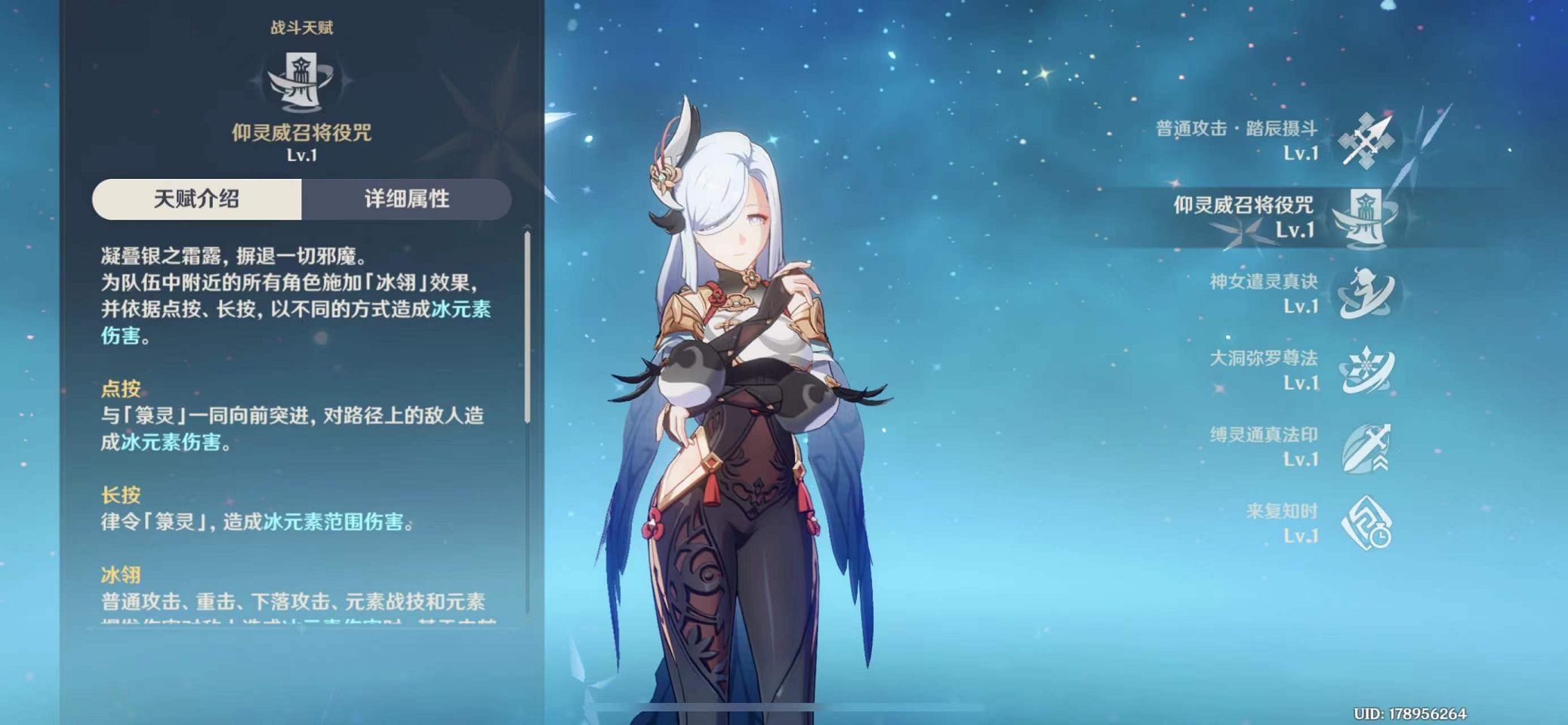
Task: Open the 详细属性 tab
Action: click(406, 199)
